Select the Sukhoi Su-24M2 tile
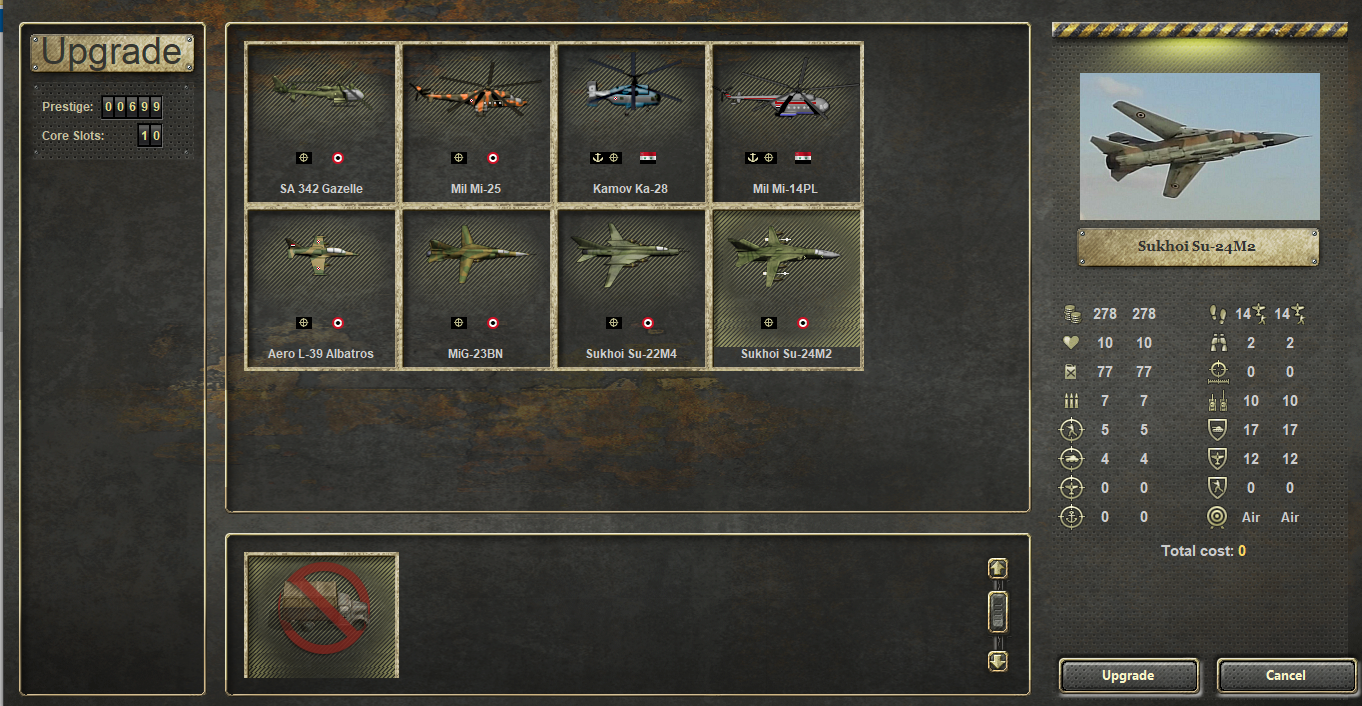 coord(786,288)
